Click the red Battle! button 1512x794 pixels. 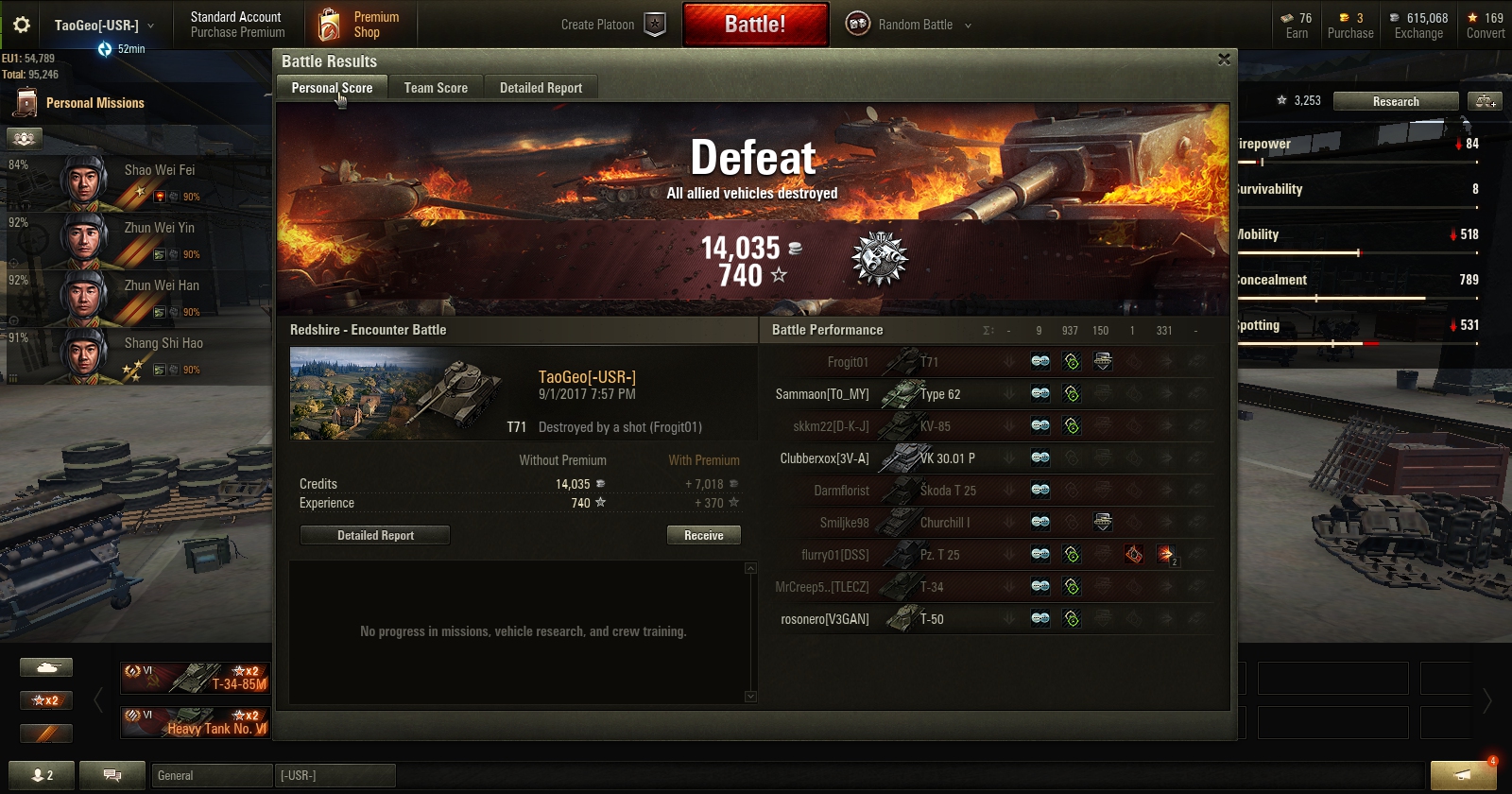point(755,25)
